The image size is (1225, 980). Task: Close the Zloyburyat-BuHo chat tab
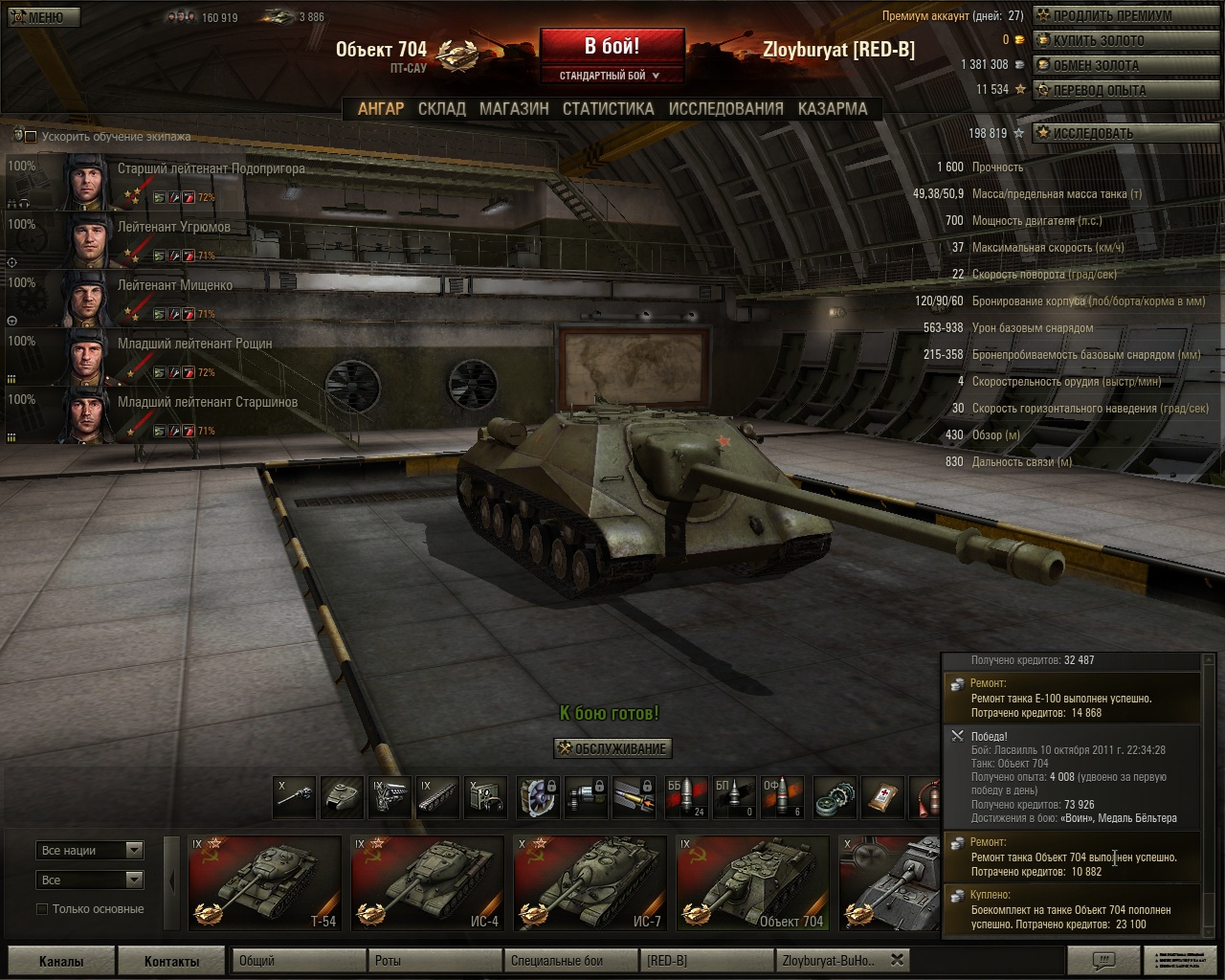click(897, 960)
